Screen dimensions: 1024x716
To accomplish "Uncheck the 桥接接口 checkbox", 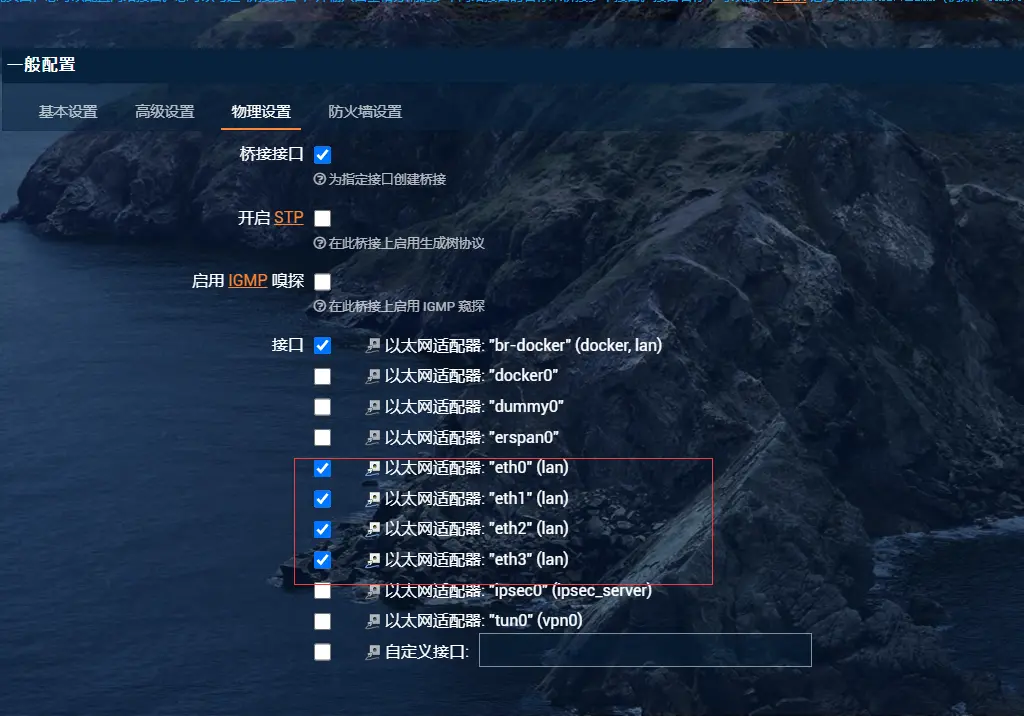I will click(x=322, y=155).
